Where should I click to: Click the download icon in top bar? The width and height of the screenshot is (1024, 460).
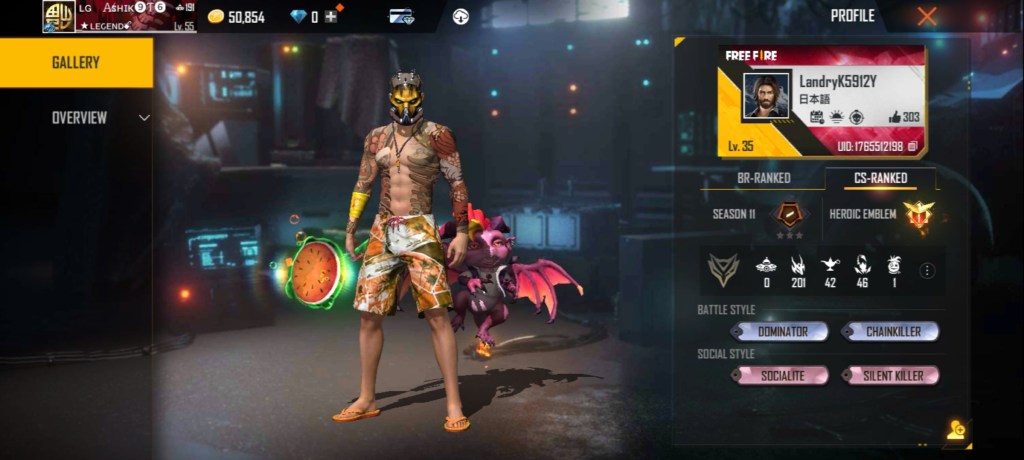(x=461, y=16)
